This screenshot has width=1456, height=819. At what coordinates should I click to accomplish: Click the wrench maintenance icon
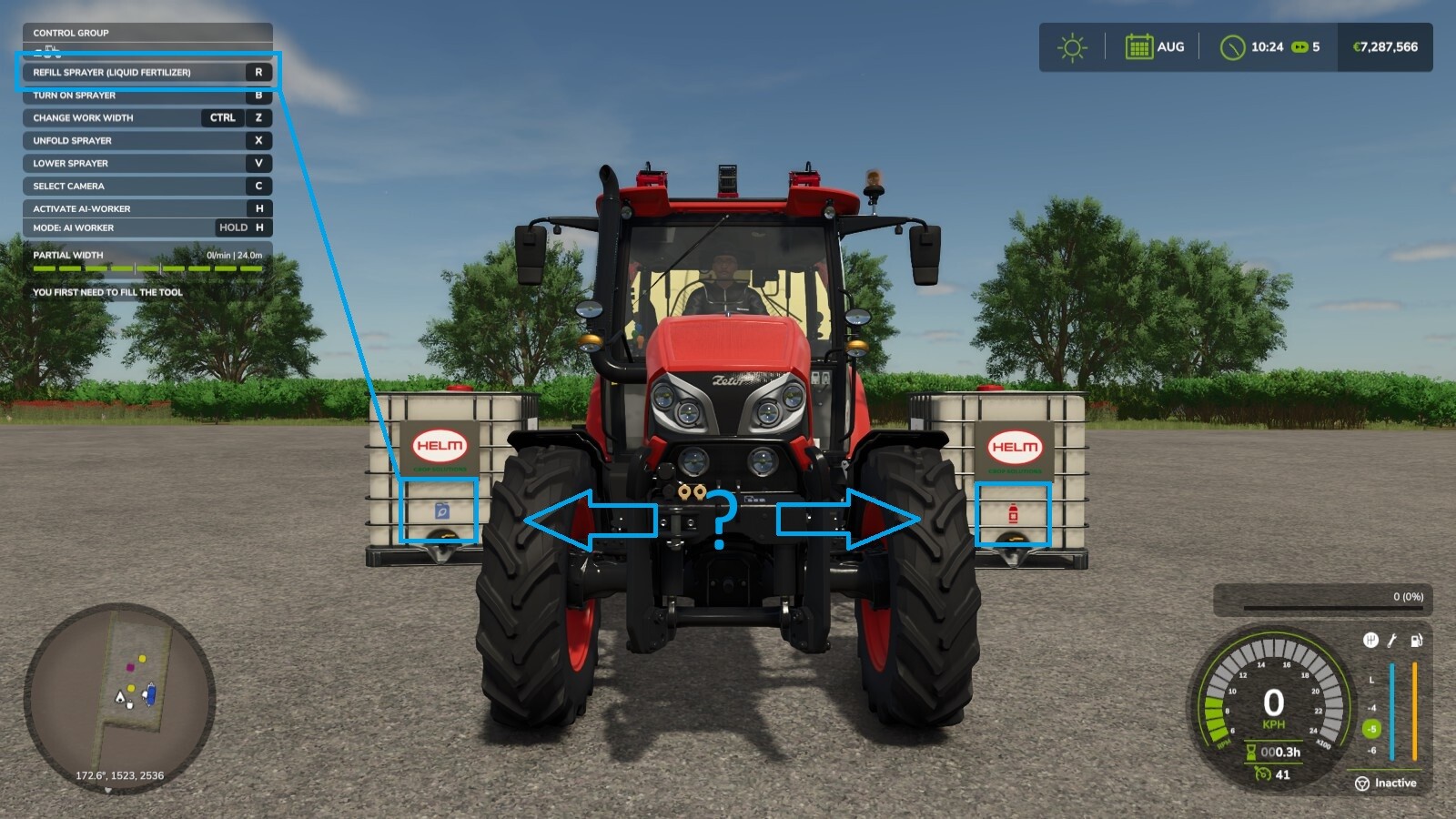pyautogui.click(x=1392, y=640)
